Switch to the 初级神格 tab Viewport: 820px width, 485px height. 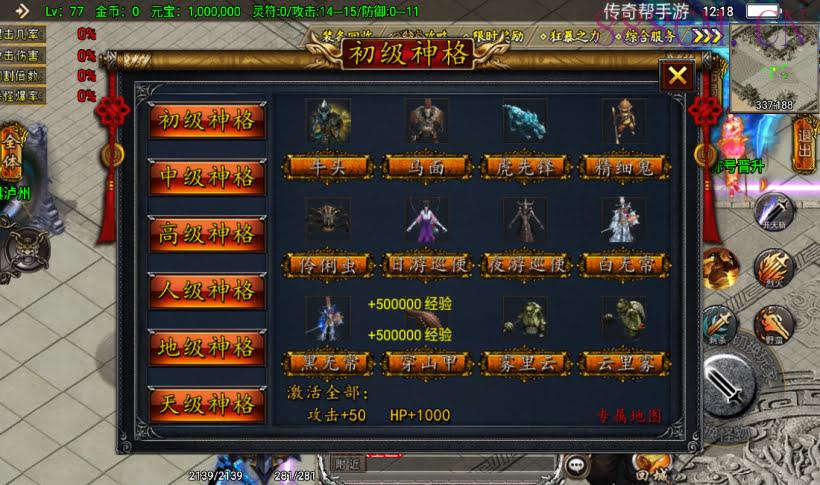207,122
